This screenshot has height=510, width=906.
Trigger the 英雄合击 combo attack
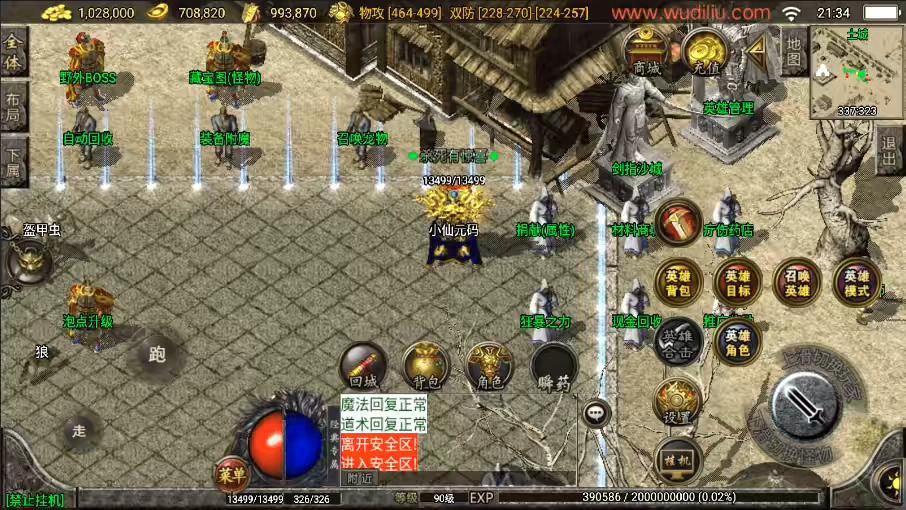(x=678, y=341)
